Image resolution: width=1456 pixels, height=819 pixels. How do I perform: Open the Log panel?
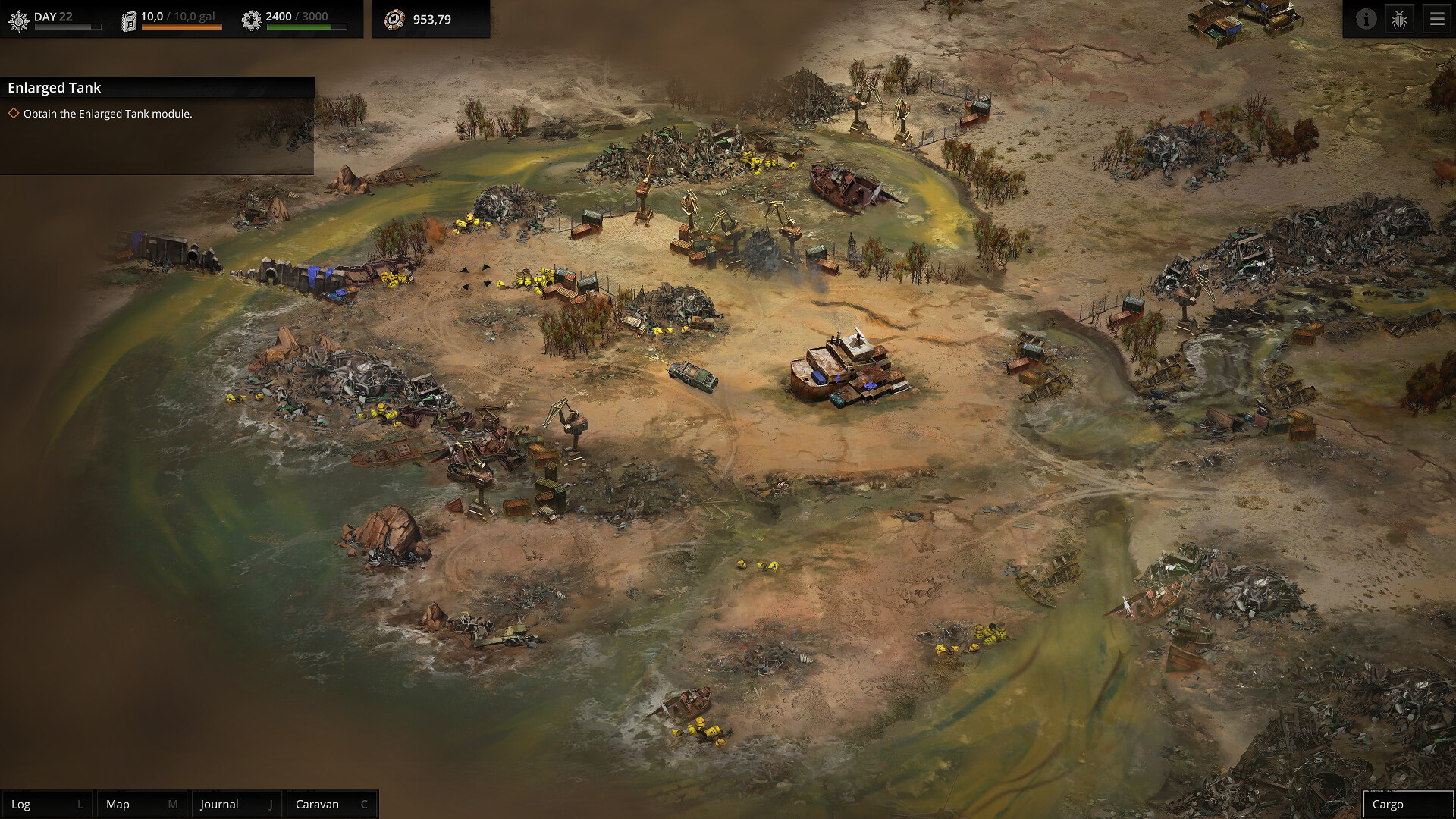click(x=47, y=804)
